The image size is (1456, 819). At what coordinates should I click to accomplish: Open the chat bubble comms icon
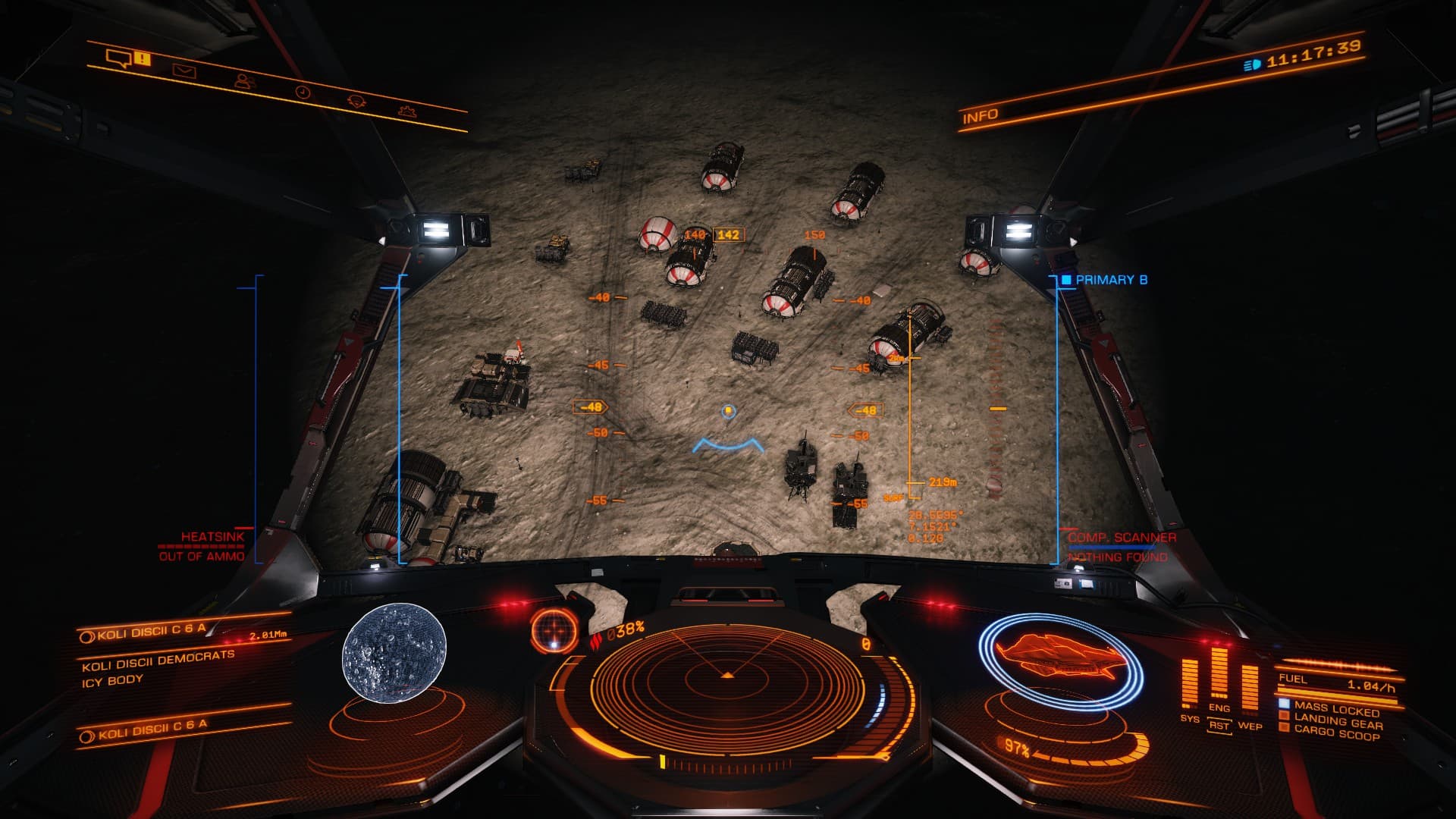[x=119, y=58]
